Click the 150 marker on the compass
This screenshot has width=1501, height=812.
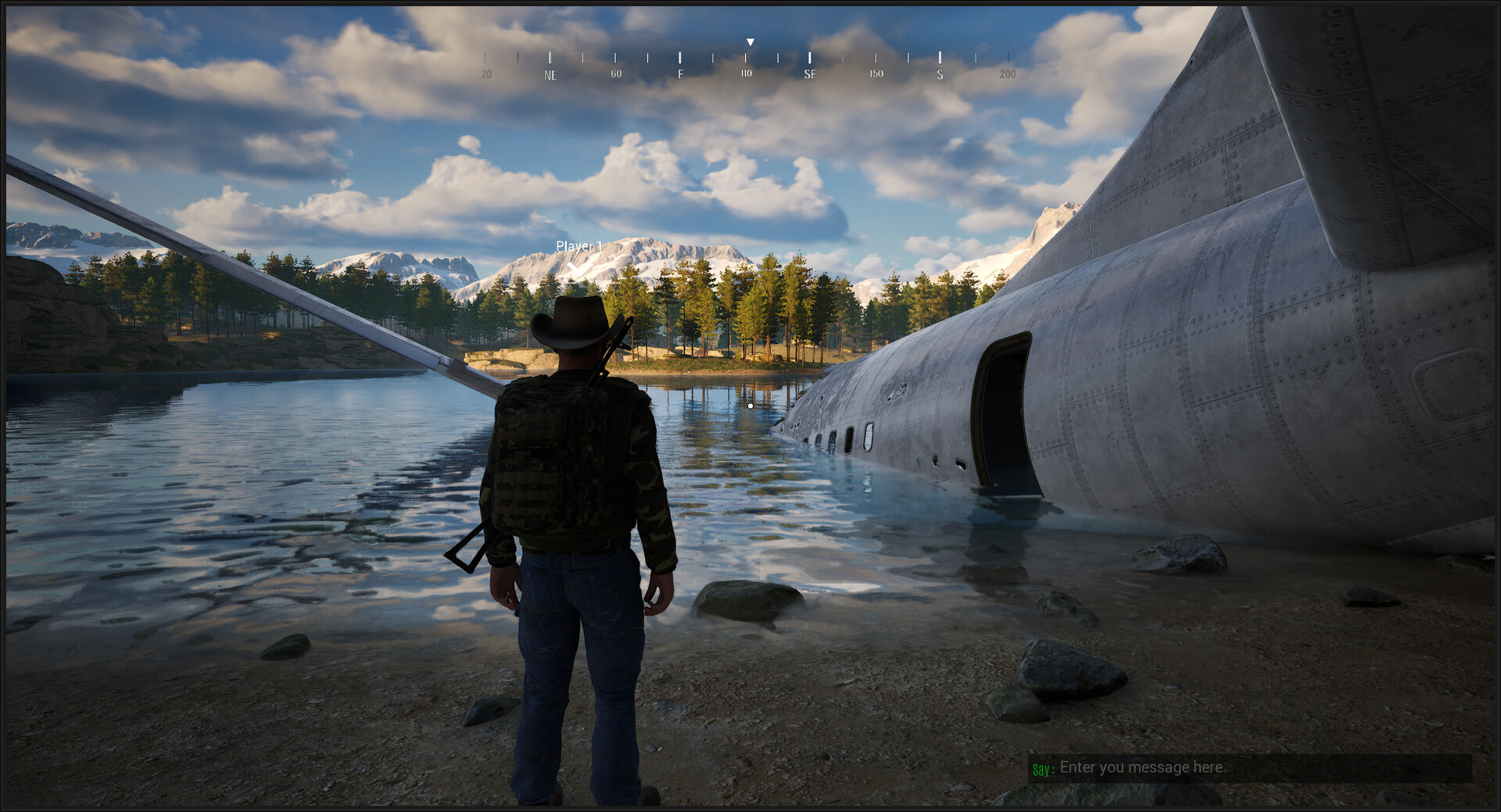pyautogui.click(x=876, y=74)
